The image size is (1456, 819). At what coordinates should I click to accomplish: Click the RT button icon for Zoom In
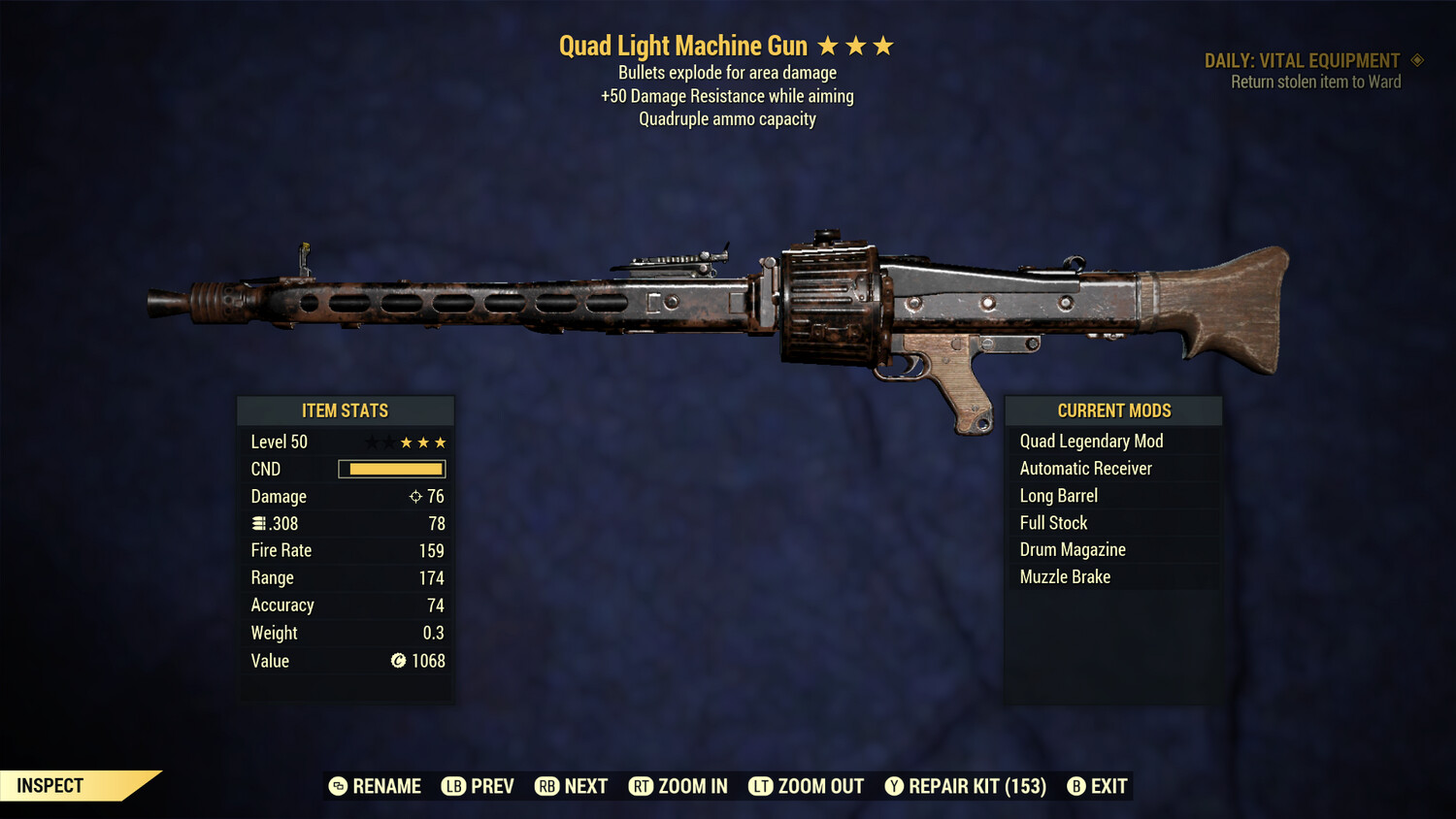pos(642,786)
